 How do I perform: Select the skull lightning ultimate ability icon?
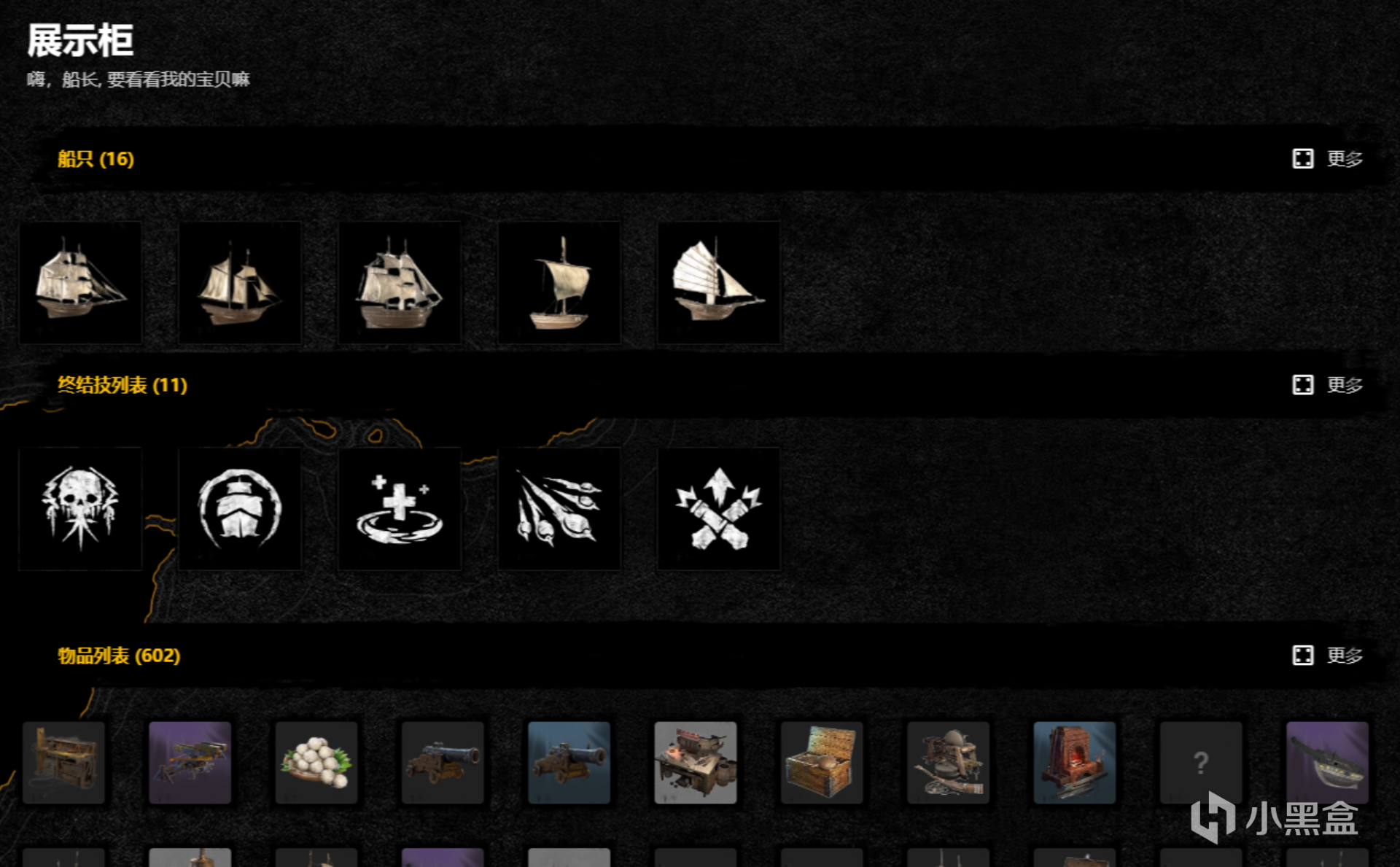(x=80, y=508)
